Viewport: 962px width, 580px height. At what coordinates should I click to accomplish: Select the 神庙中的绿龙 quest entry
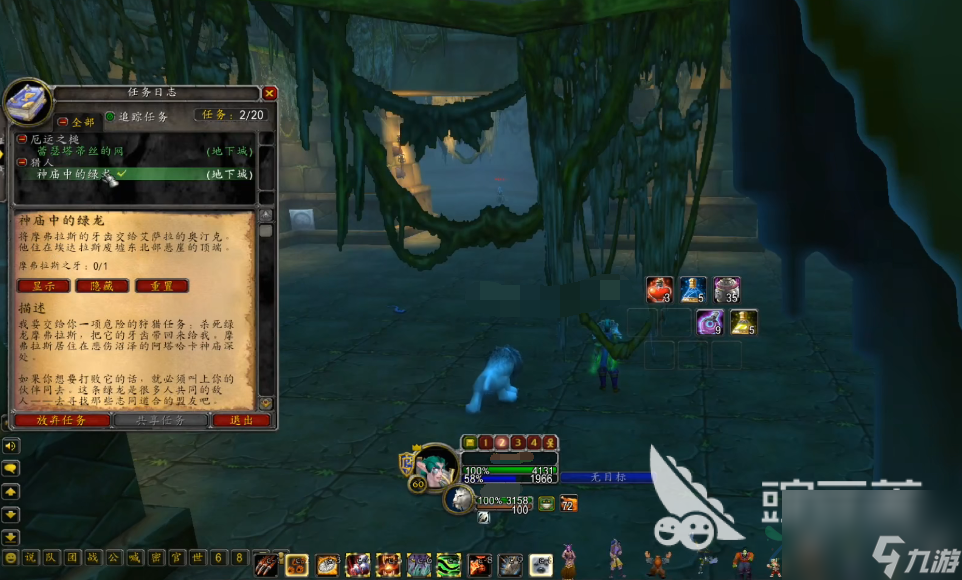click(x=75, y=174)
